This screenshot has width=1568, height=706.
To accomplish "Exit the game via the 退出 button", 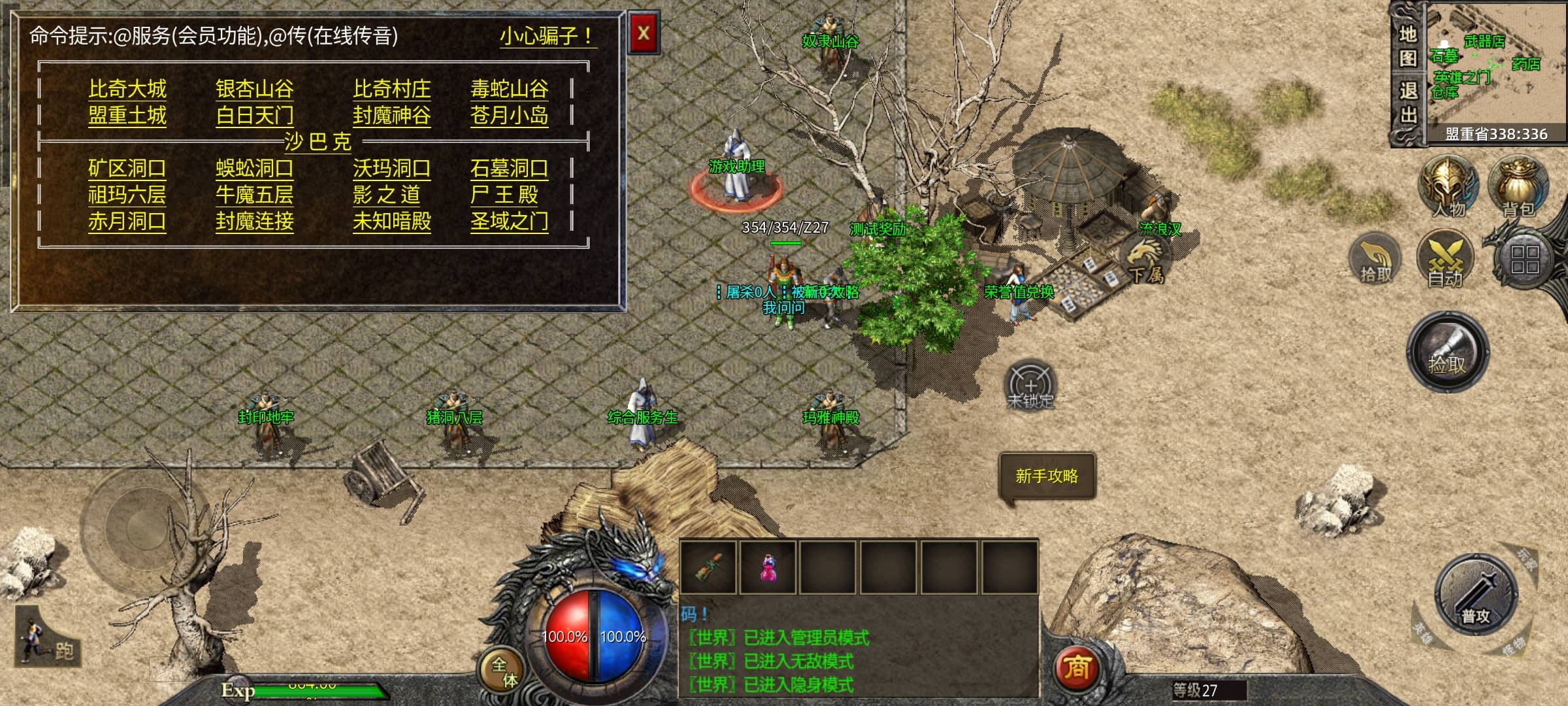I will click(1407, 103).
